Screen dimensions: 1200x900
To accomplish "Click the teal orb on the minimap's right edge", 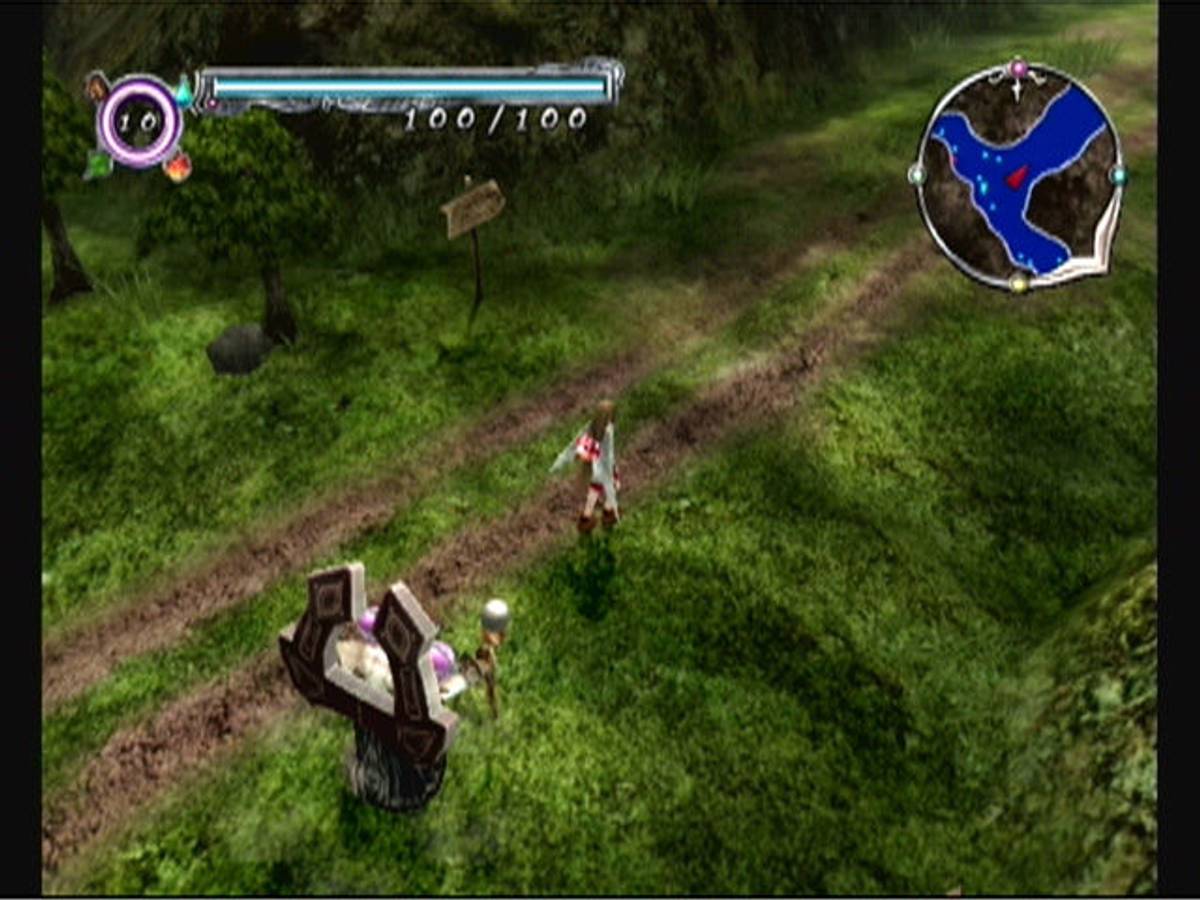I will [x=1118, y=175].
